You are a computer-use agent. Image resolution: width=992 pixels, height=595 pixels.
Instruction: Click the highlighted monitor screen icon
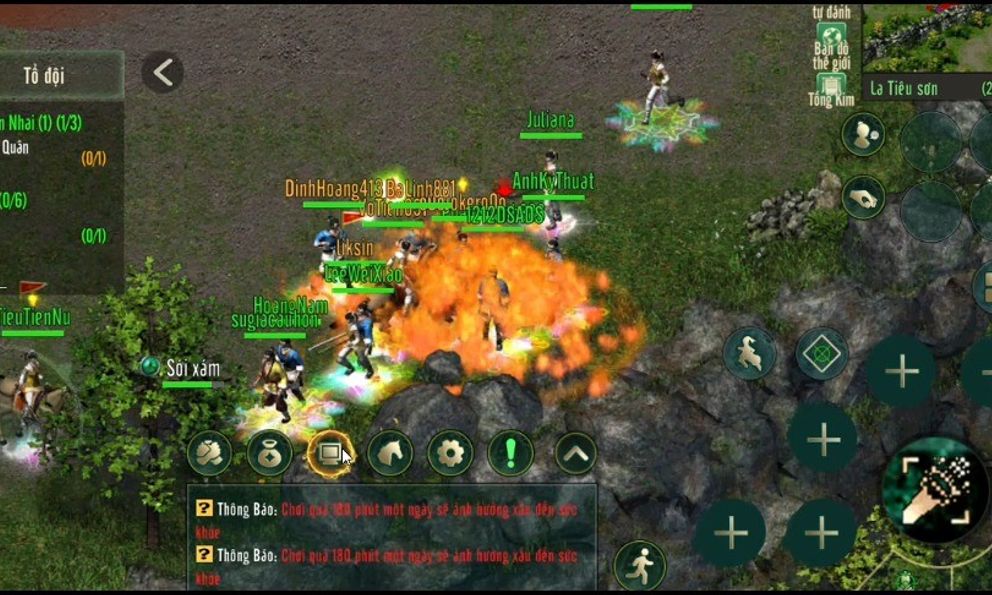coord(330,454)
